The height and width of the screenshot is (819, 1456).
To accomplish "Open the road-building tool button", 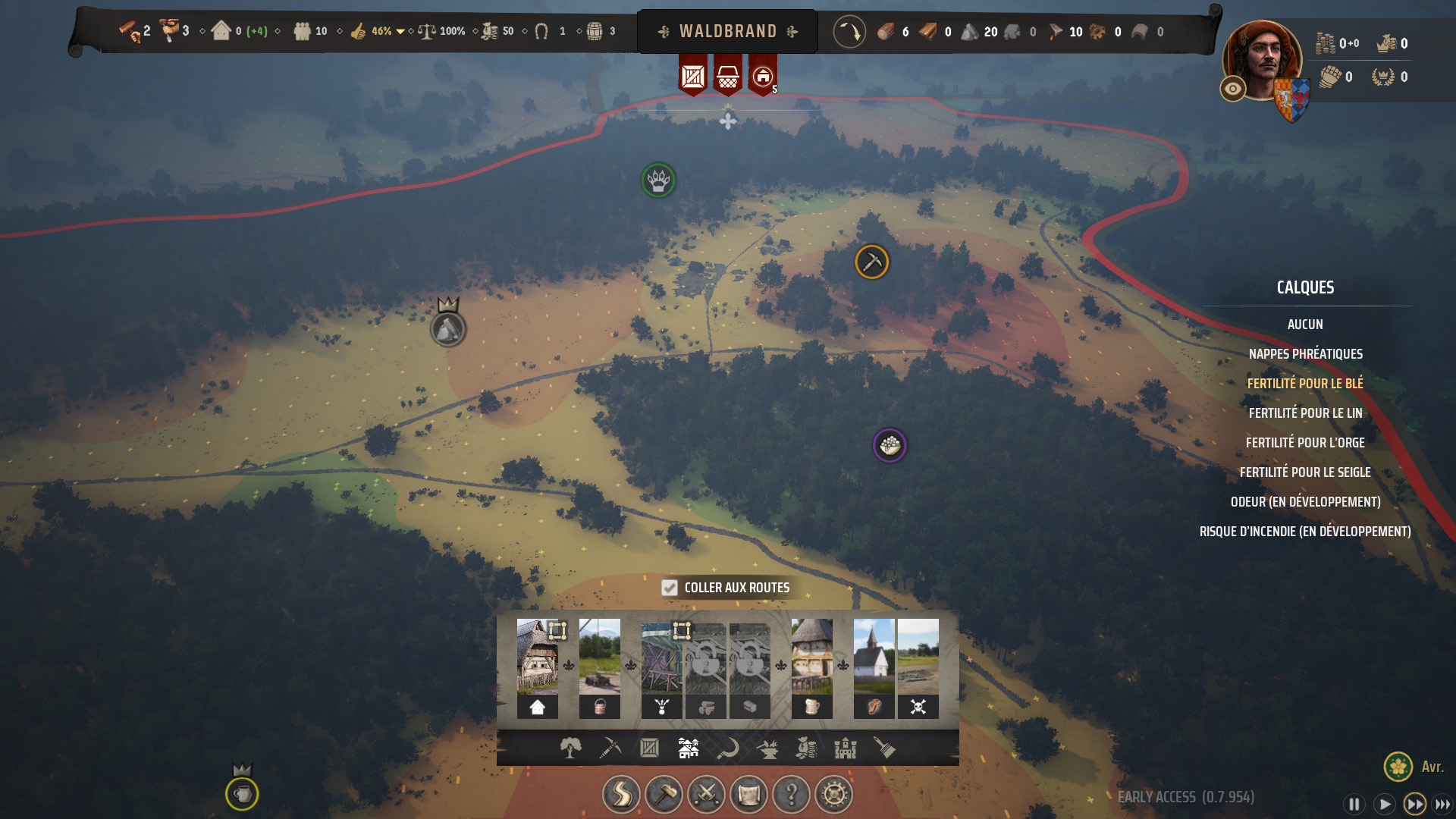I will (621, 795).
